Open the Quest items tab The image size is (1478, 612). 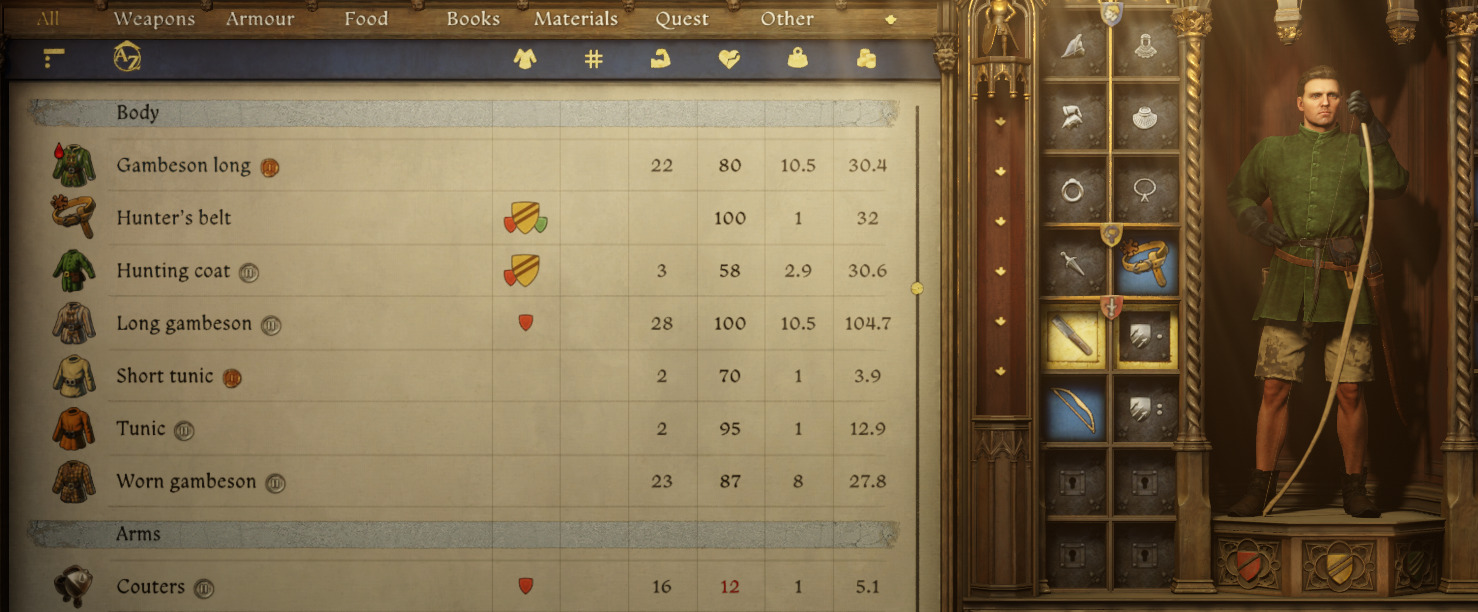coord(682,19)
